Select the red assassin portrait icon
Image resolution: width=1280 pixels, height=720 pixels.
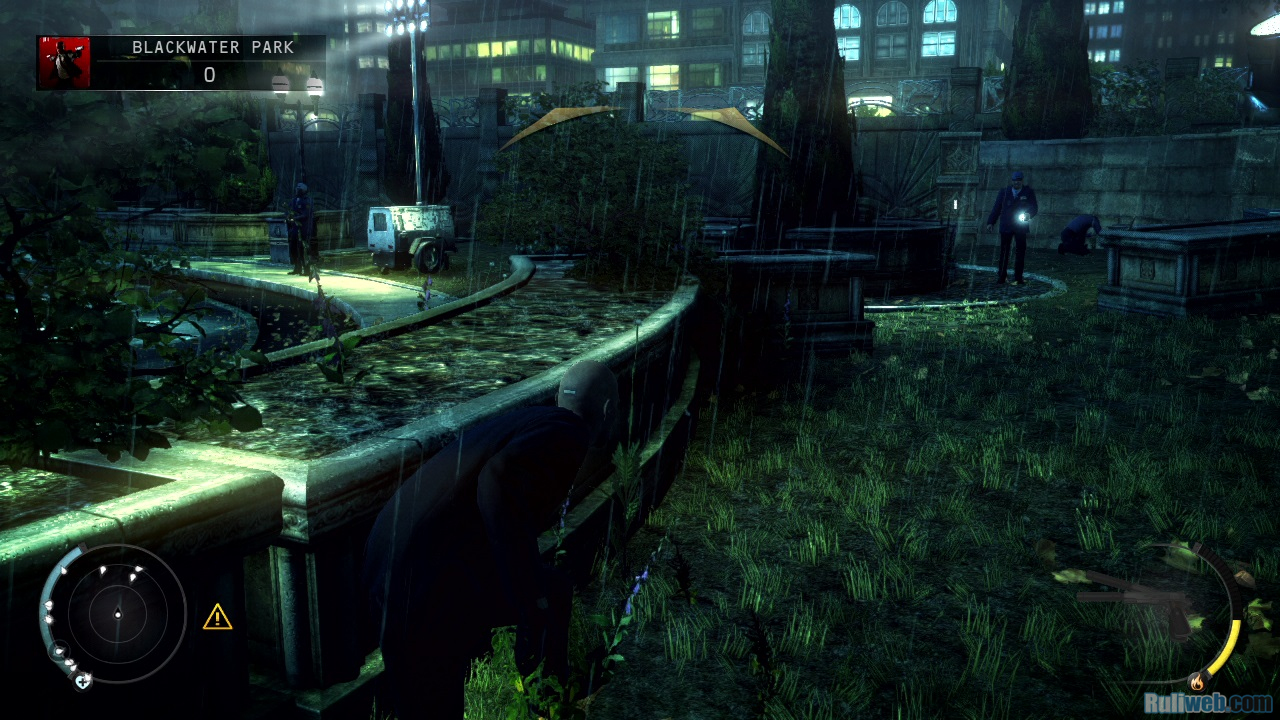coord(64,63)
